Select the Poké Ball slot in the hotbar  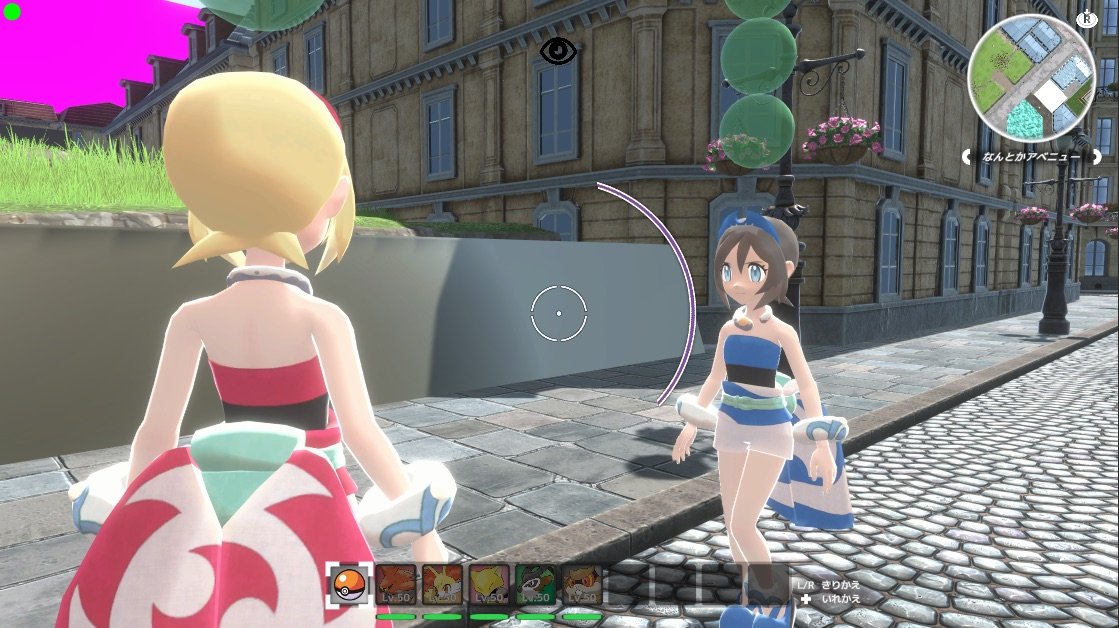point(349,585)
